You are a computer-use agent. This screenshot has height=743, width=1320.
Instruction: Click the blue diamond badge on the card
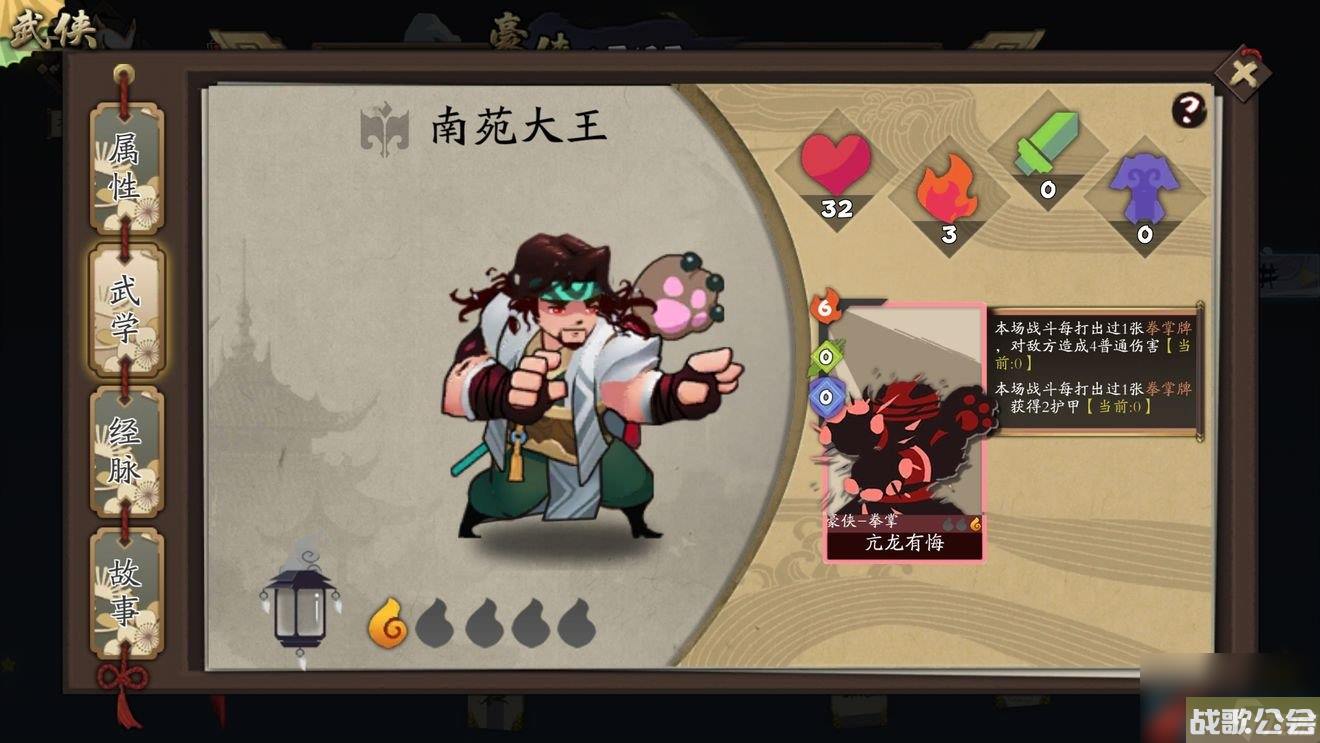pos(824,397)
